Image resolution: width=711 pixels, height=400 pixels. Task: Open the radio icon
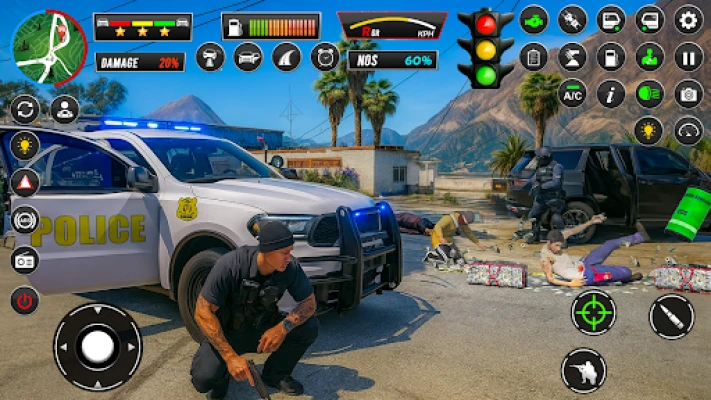tap(24, 260)
